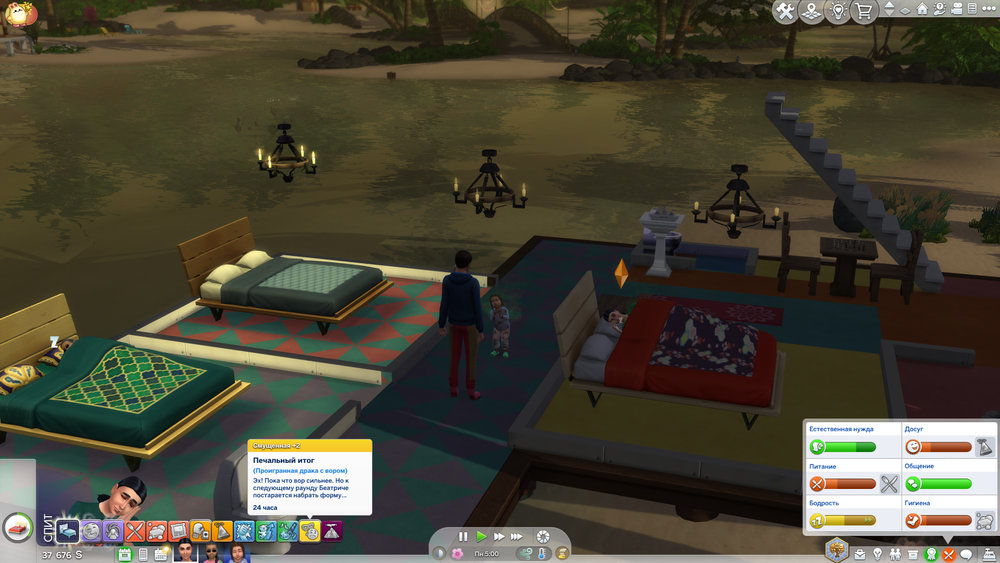Select the sleep action in the queue
The image size is (1000, 563).
coord(66,531)
